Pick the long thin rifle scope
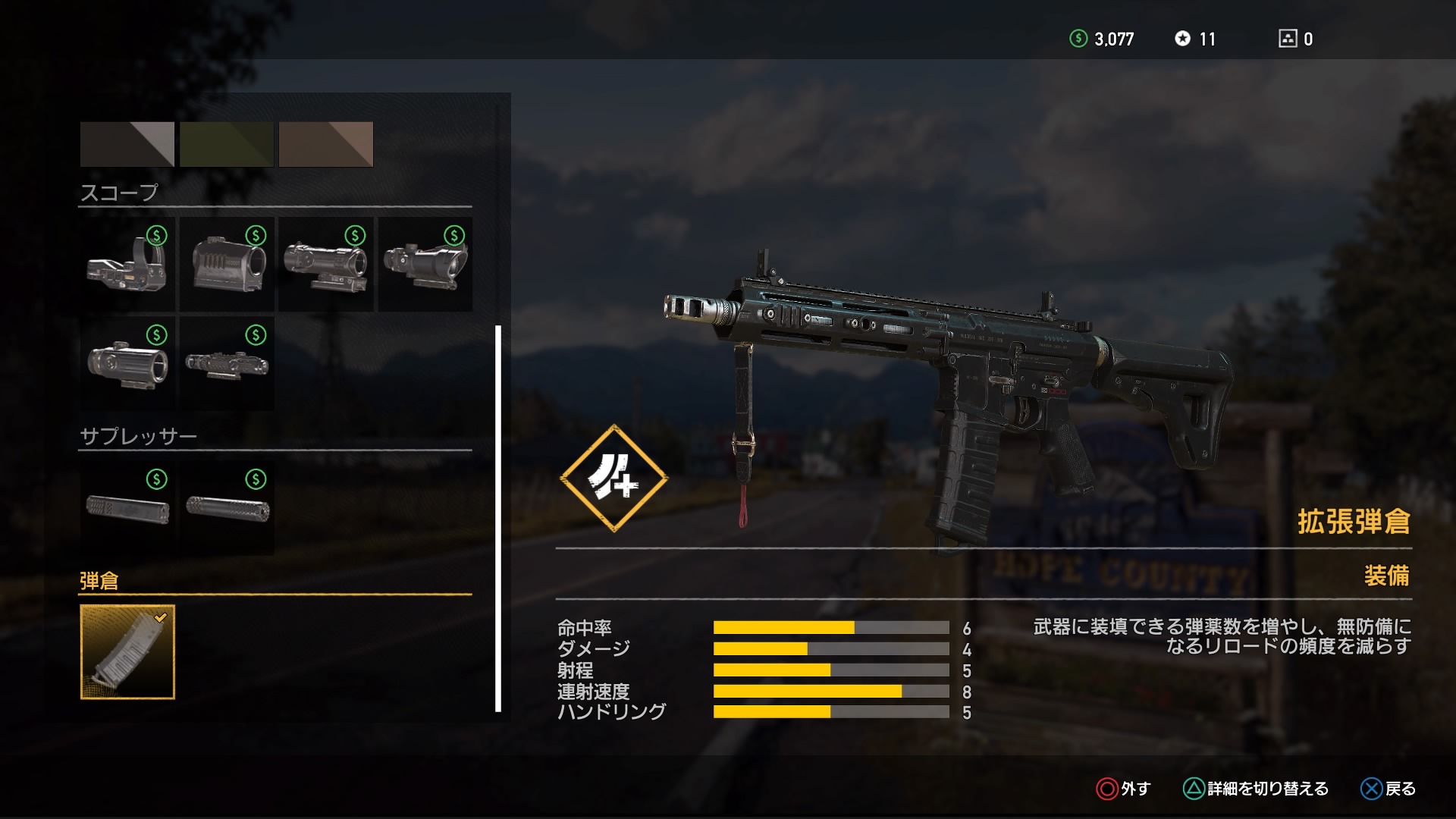 227,364
